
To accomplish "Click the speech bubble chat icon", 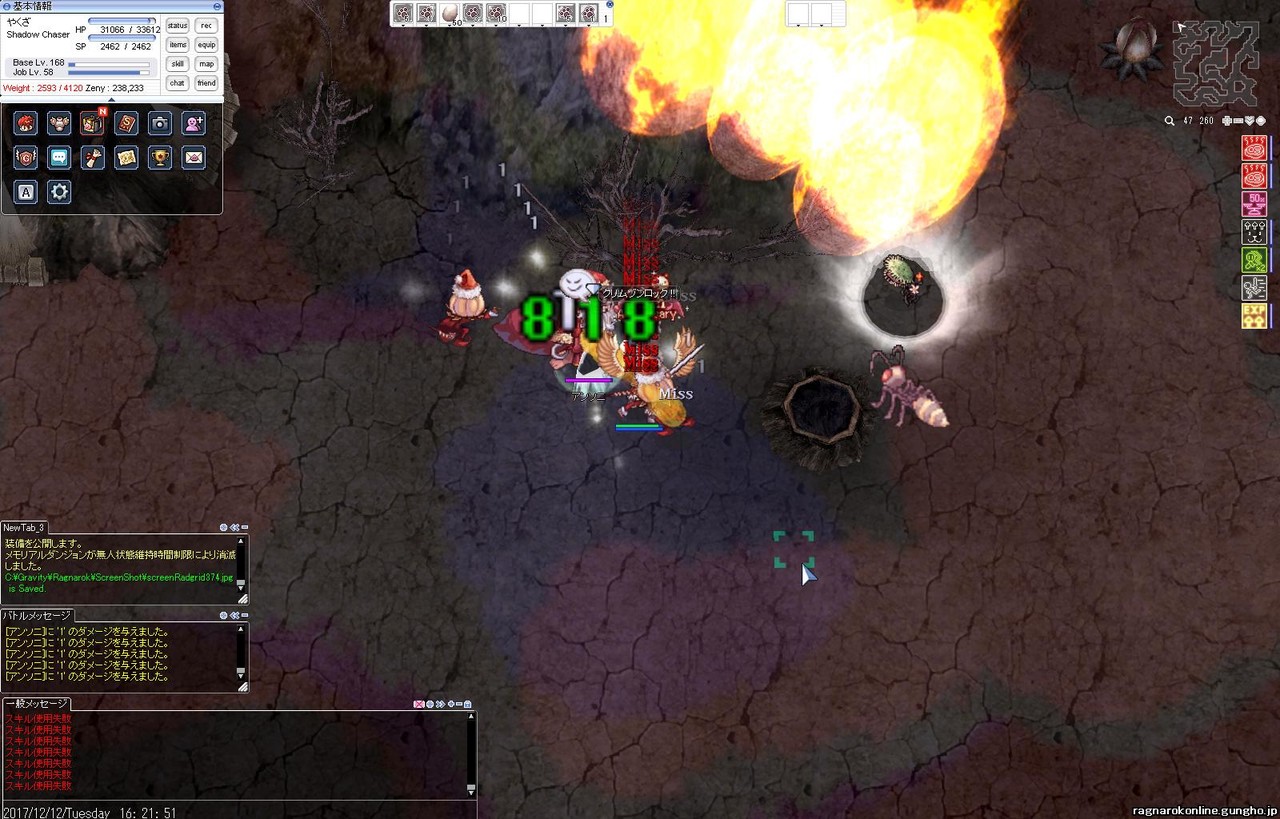I will (59, 158).
